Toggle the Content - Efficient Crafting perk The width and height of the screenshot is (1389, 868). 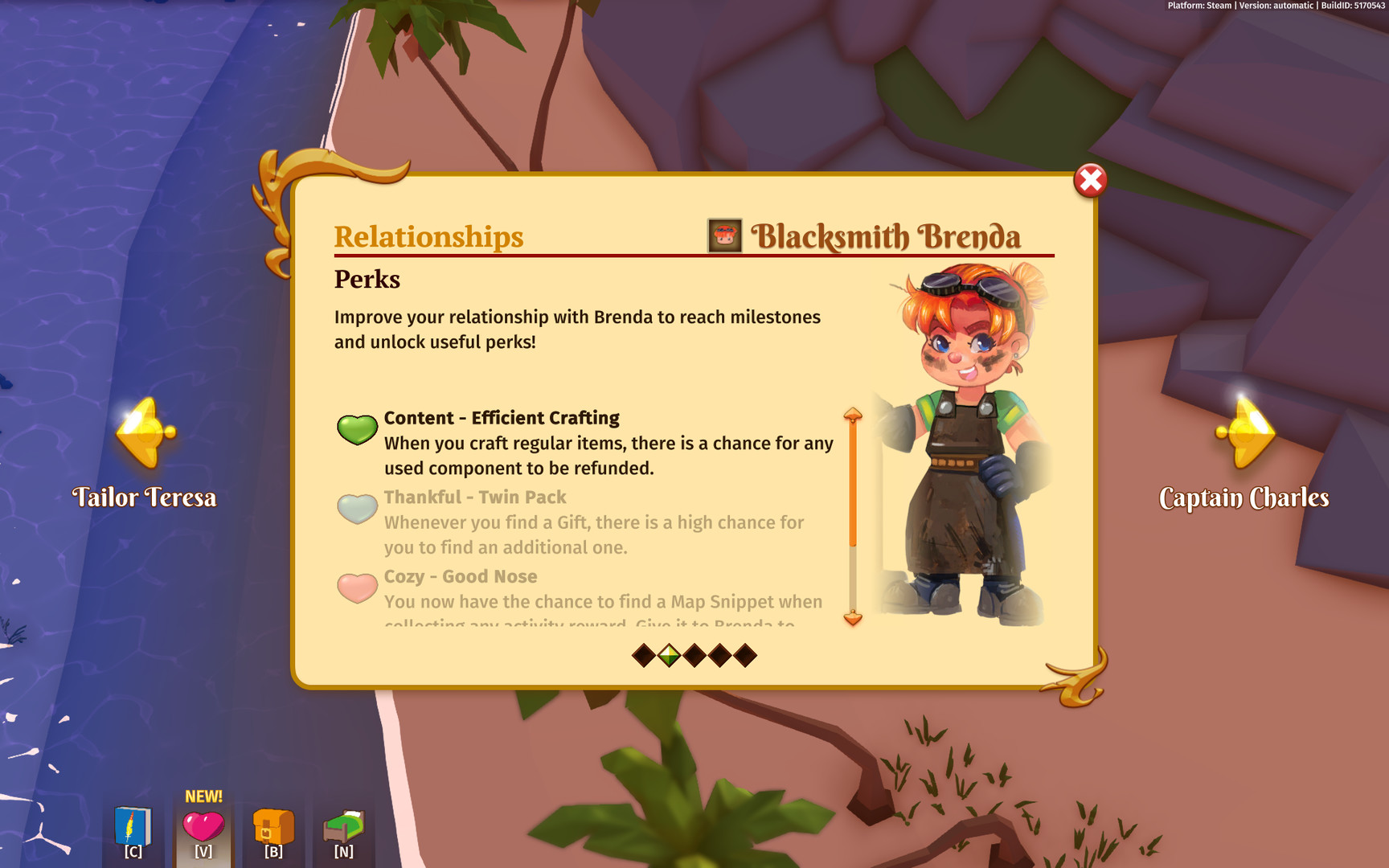click(x=502, y=418)
